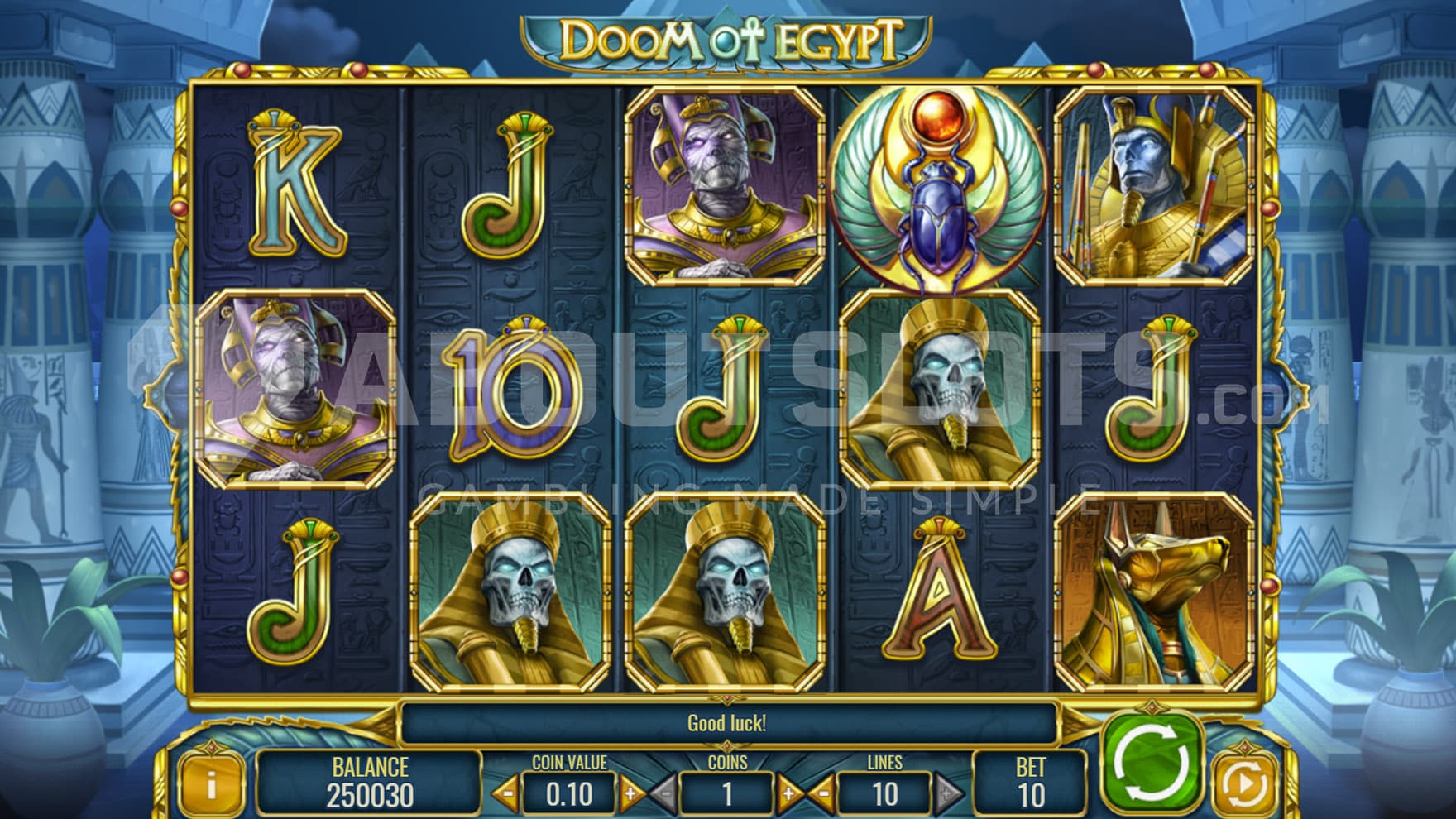
Task: Spin the reels with the green button
Action: [x=1153, y=759]
